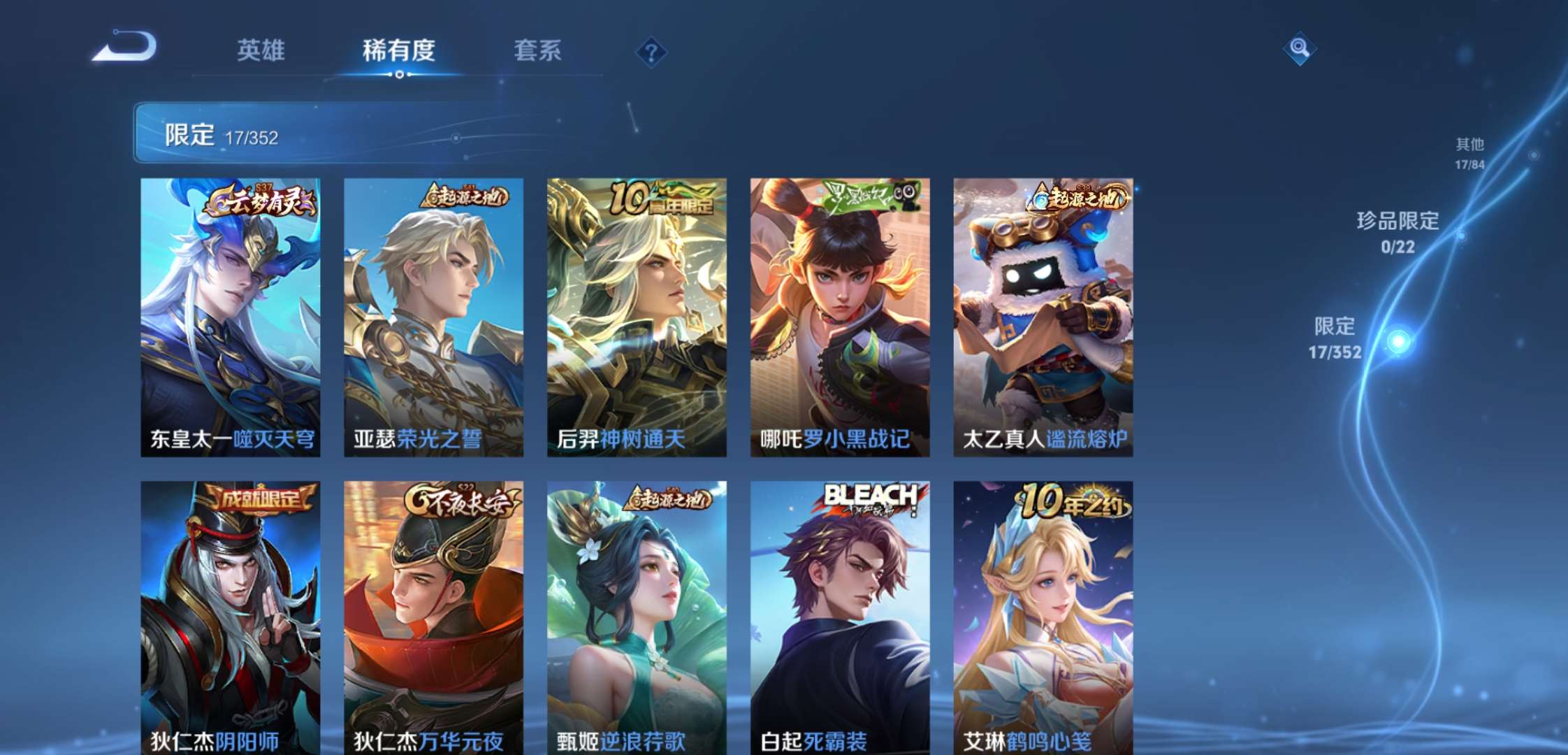
Task: Switch to the 英雄 tab
Action: coord(262,50)
